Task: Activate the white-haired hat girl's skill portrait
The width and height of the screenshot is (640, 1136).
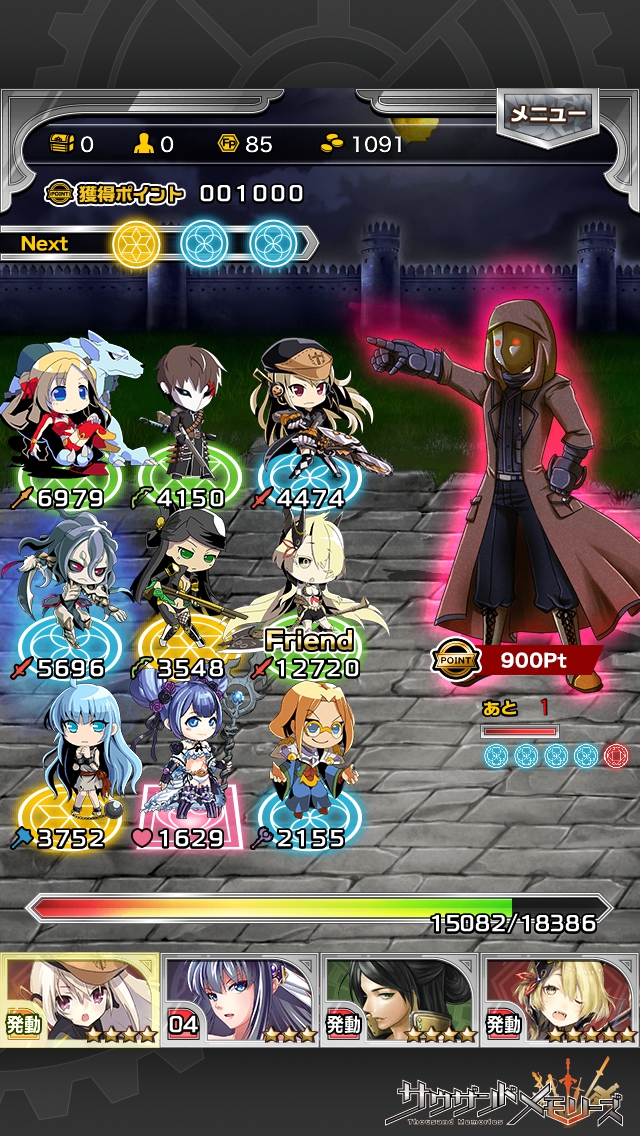Action: tap(80, 999)
